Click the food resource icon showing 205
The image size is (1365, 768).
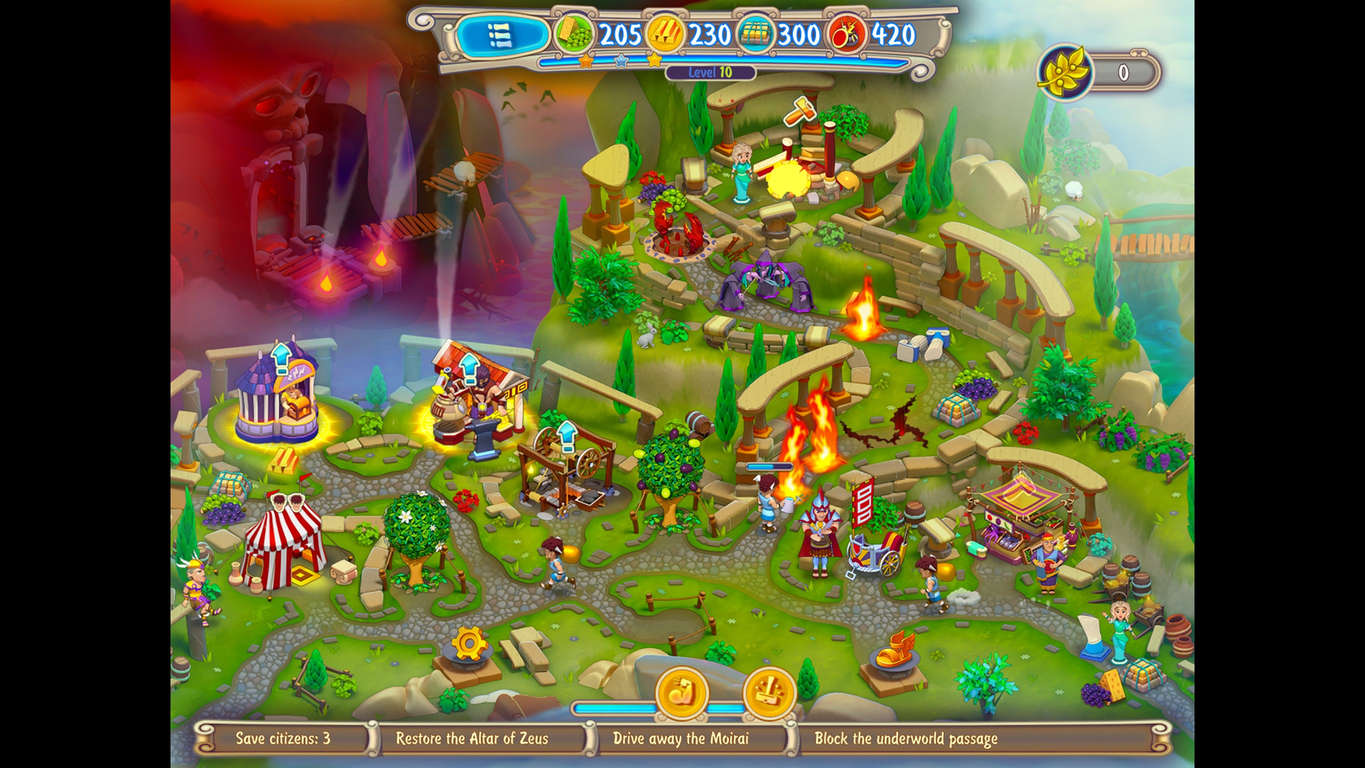(572, 33)
